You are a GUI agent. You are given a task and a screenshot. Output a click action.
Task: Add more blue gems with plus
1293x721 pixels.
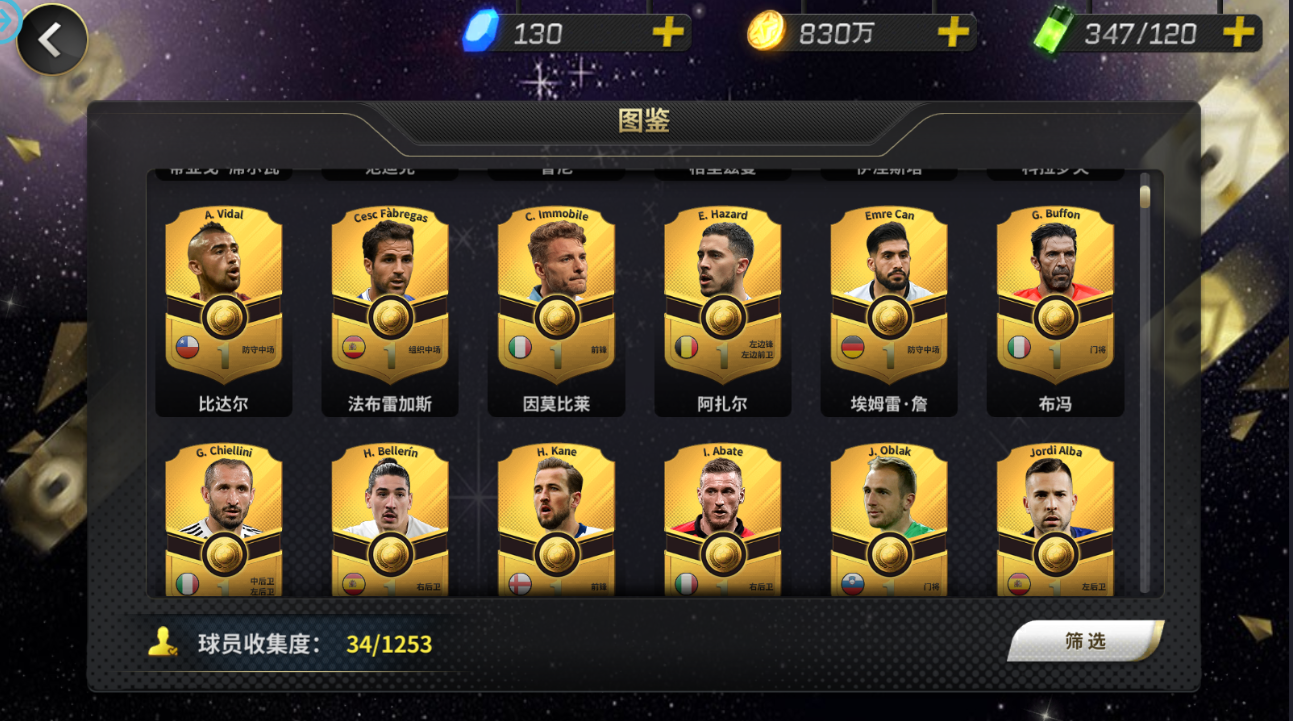click(x=668, y=33)
